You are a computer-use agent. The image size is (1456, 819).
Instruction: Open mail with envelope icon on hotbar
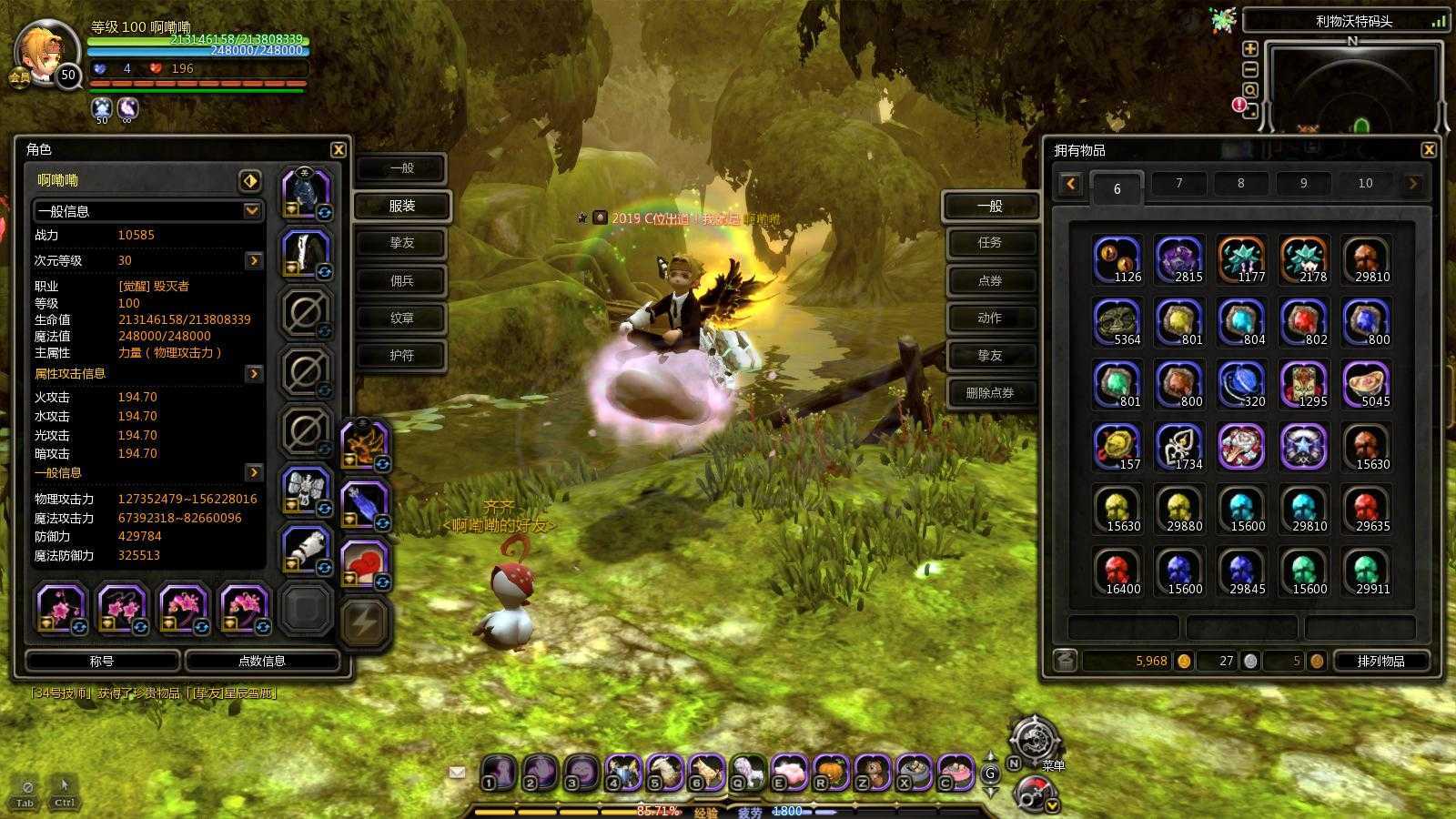coord(456,773)
